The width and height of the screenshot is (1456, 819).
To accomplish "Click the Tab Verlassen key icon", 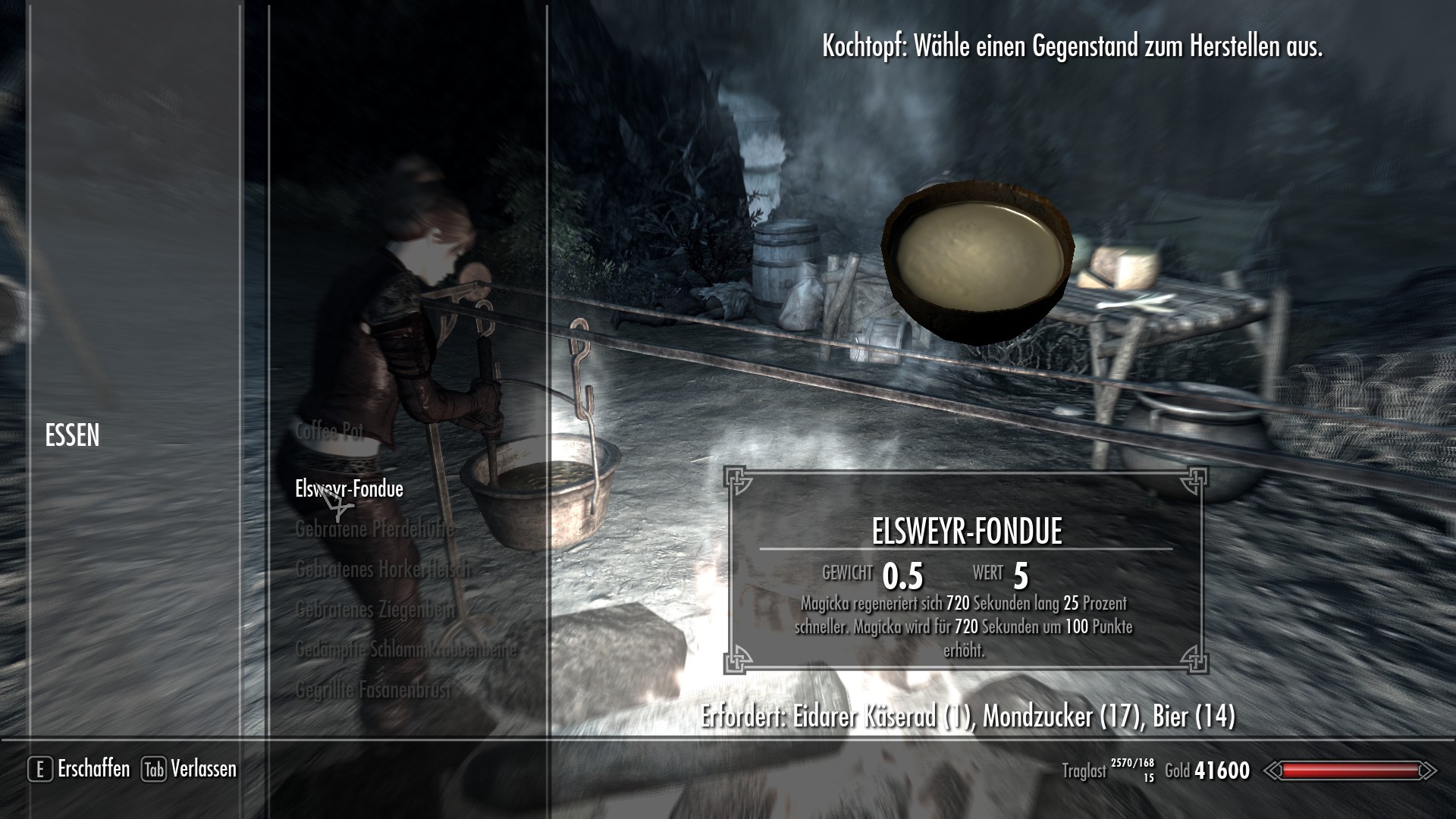I will tap(154, 770).
